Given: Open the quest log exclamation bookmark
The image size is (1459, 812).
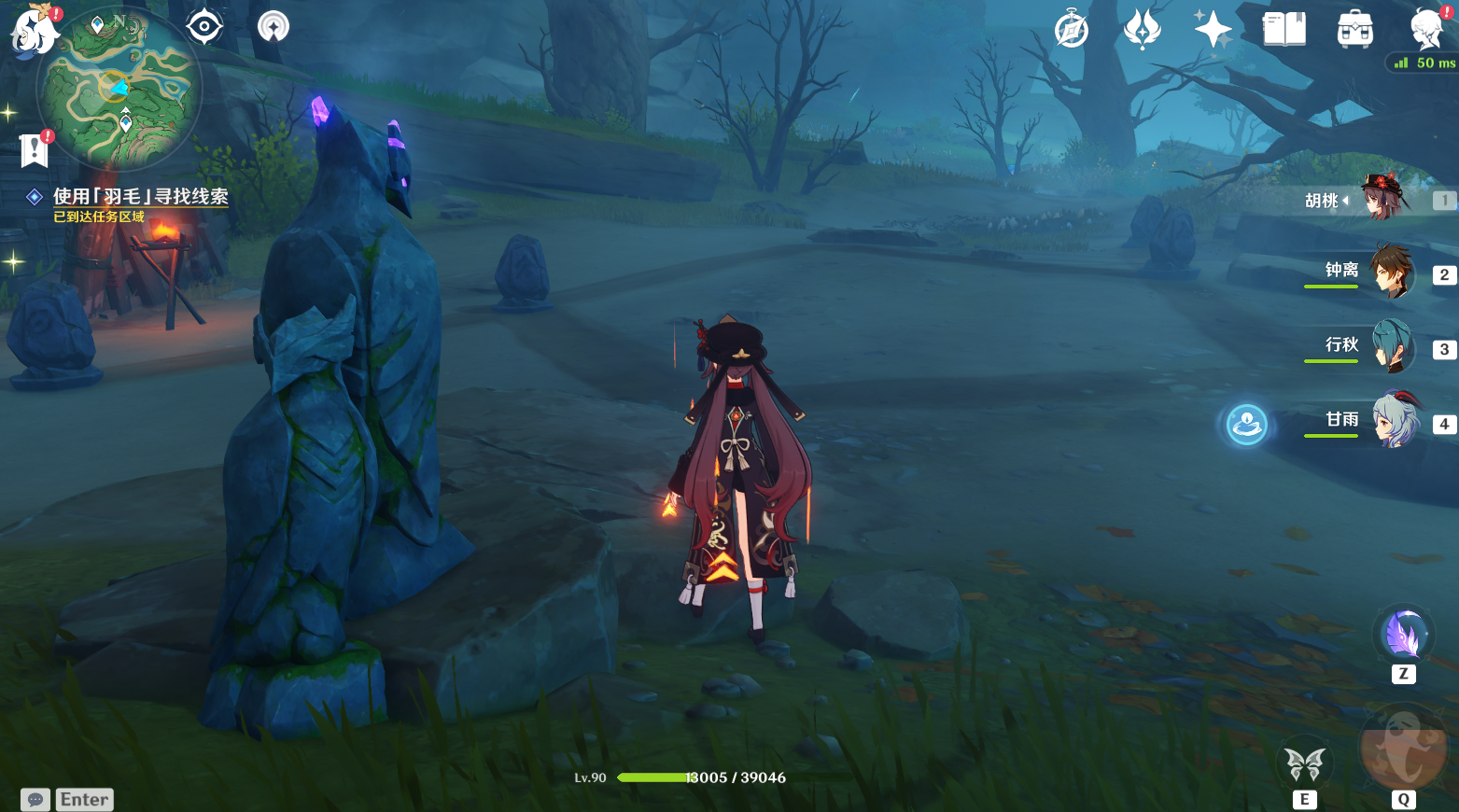Looking at the screenshot, I should pyautogui.click(x=35, y=149).
